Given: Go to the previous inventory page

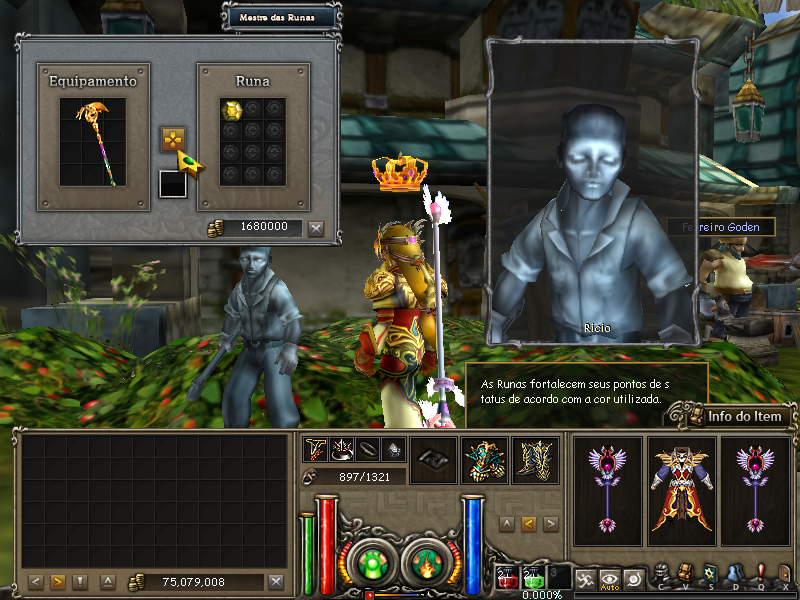Looking at the screenshot, I should pos(35,582).
